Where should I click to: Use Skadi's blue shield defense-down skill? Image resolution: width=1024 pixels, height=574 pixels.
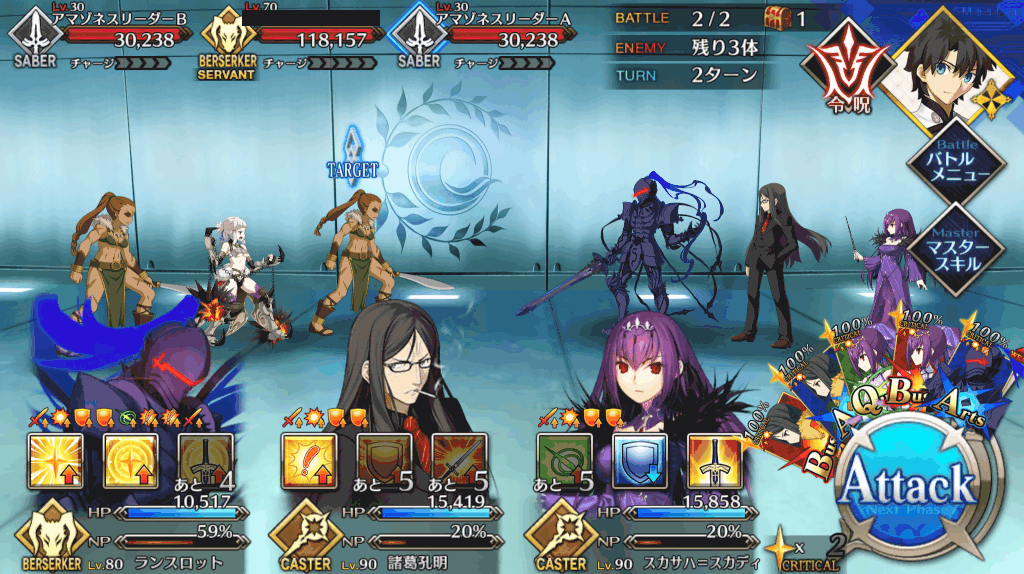click(x=640, y=459)
